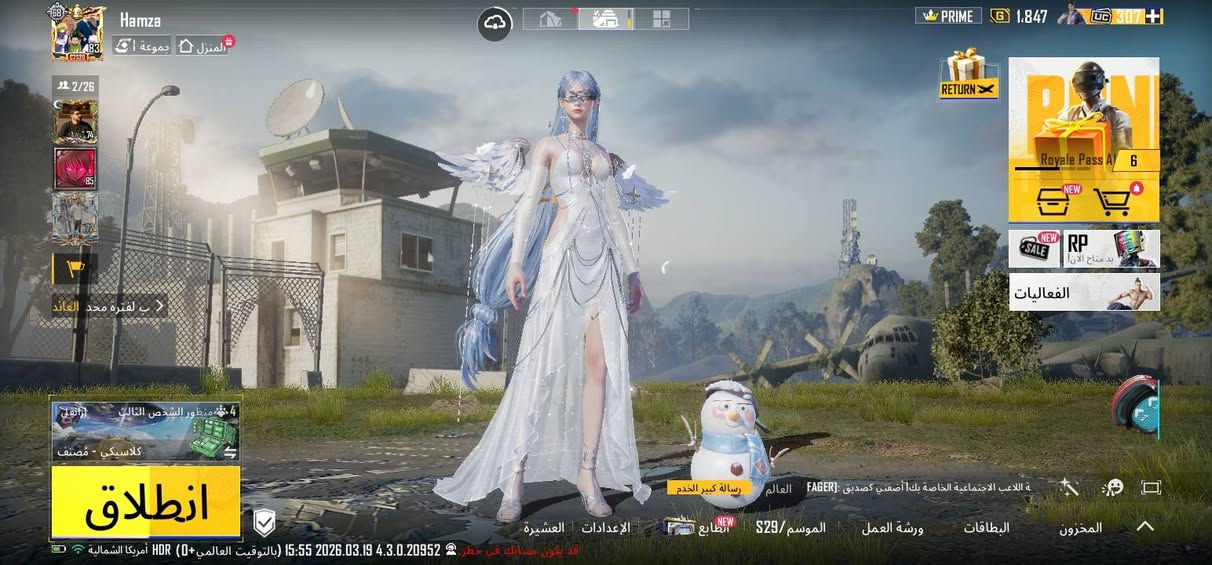Open the البطاقات (Cards) menu
Viewport: 1212px width, 565px height.
[986, 527]
